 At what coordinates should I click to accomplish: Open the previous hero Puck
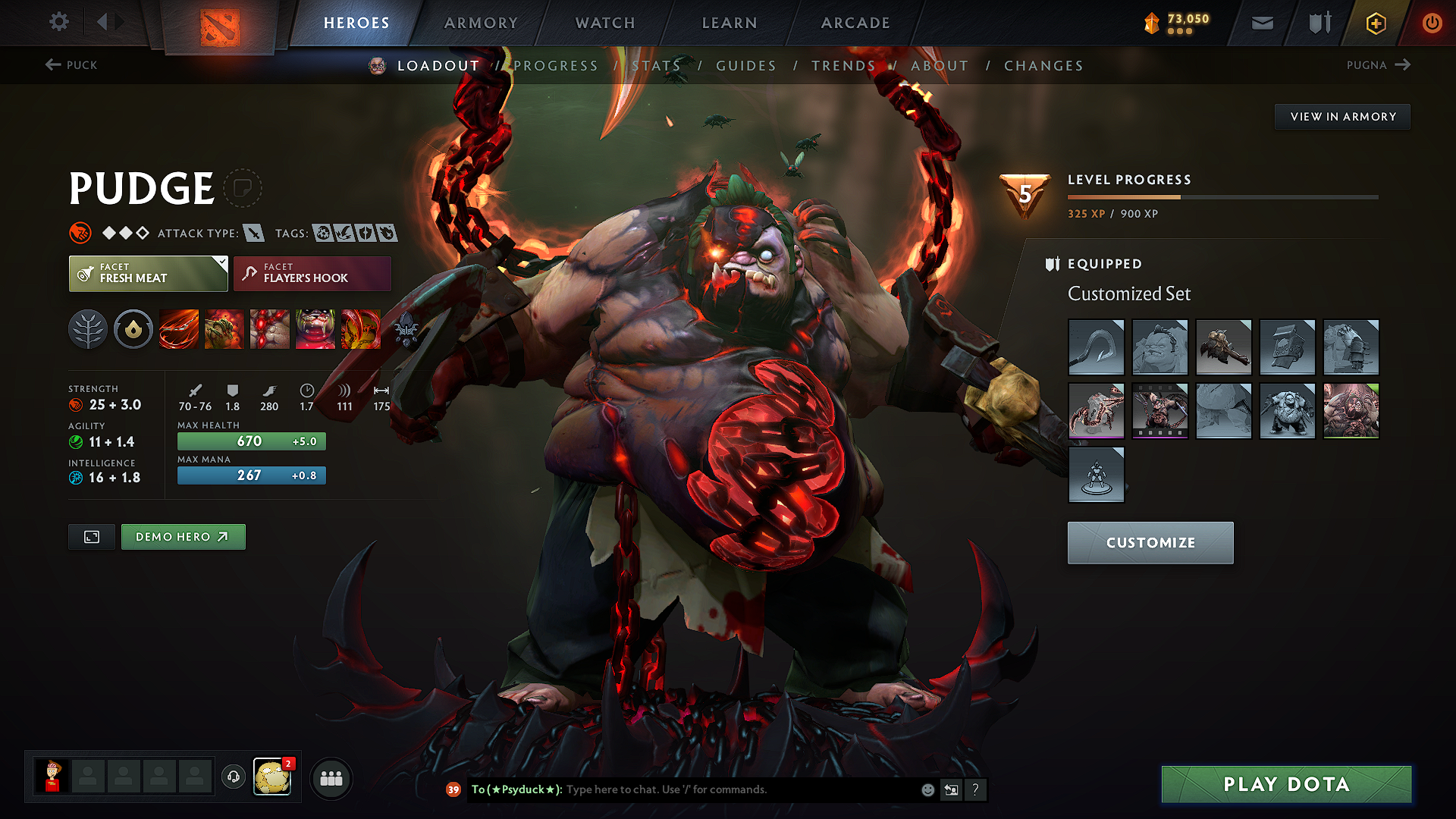72,65
